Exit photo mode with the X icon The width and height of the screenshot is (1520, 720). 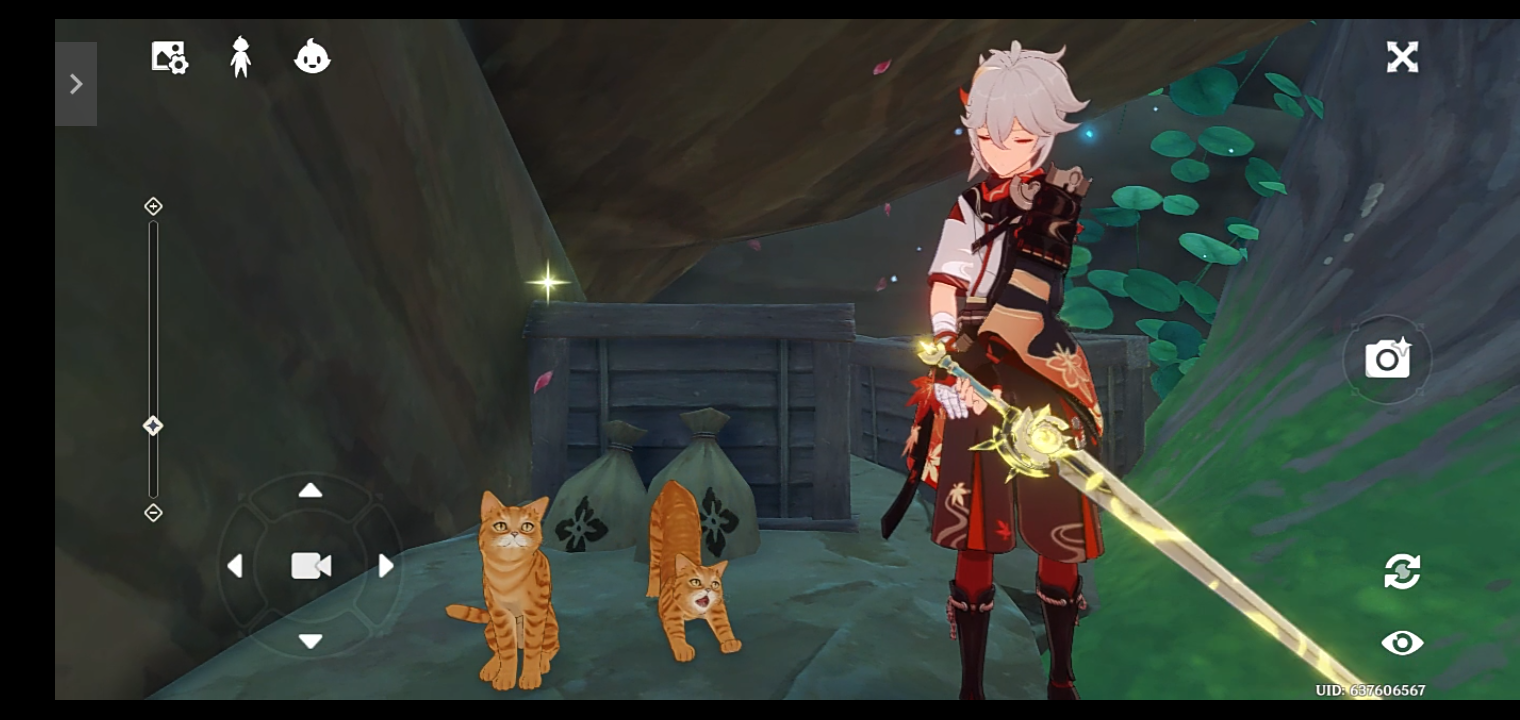(x=1402, y=57)
